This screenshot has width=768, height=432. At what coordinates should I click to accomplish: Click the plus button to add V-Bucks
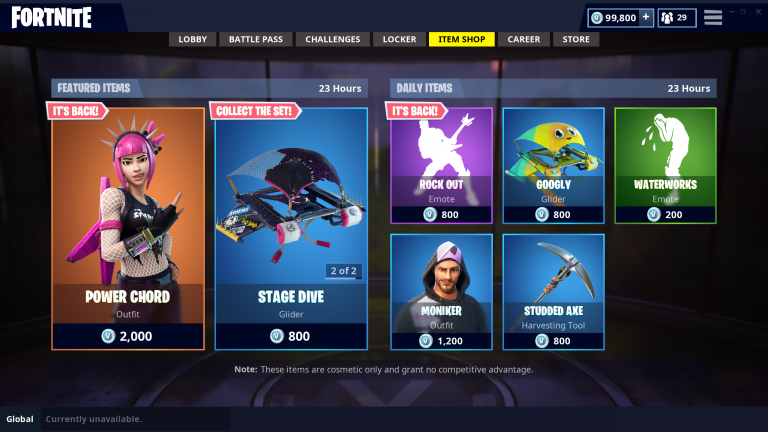point(645,17)
